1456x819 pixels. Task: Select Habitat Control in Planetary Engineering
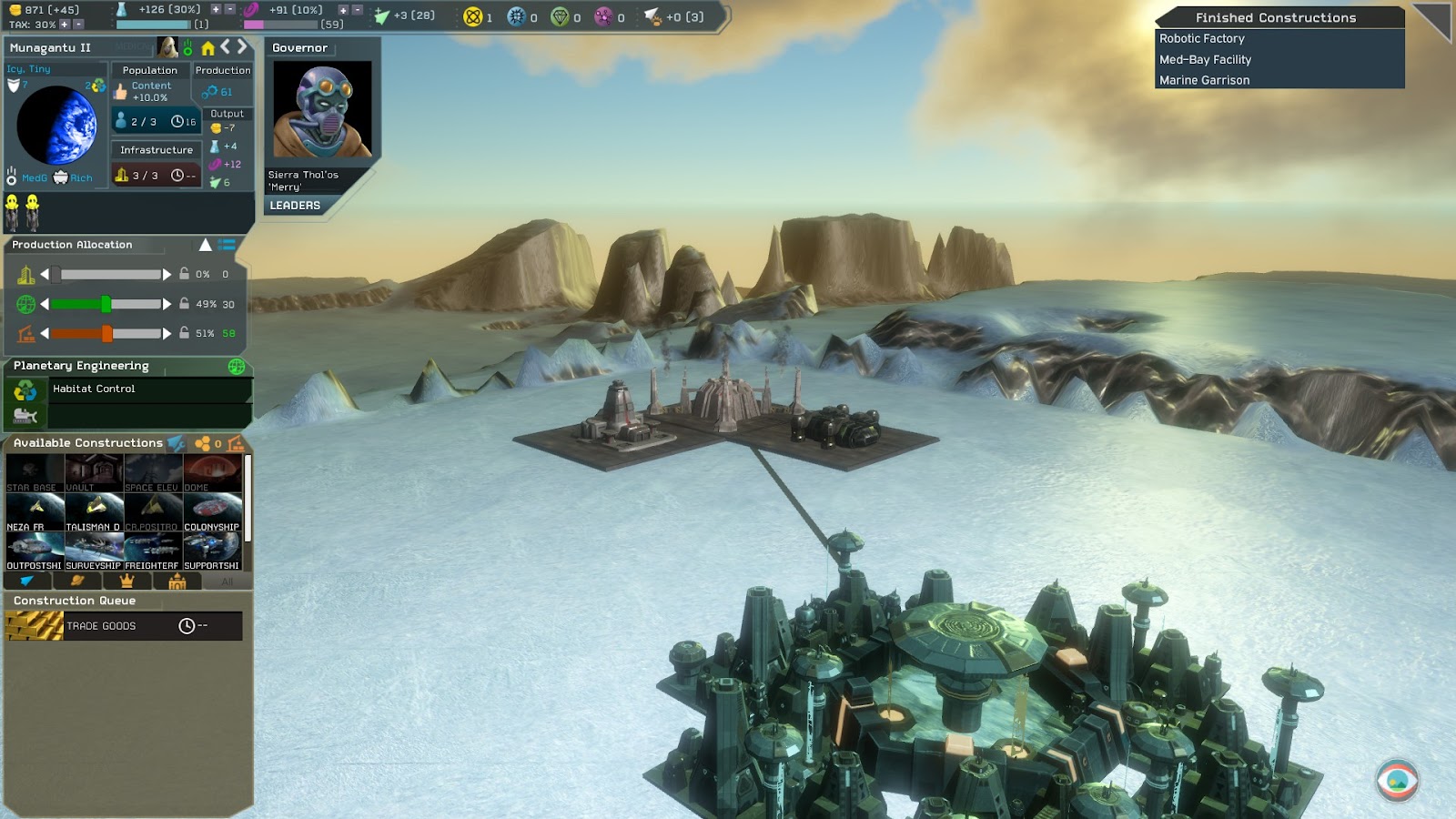click(x=94, y=389)
